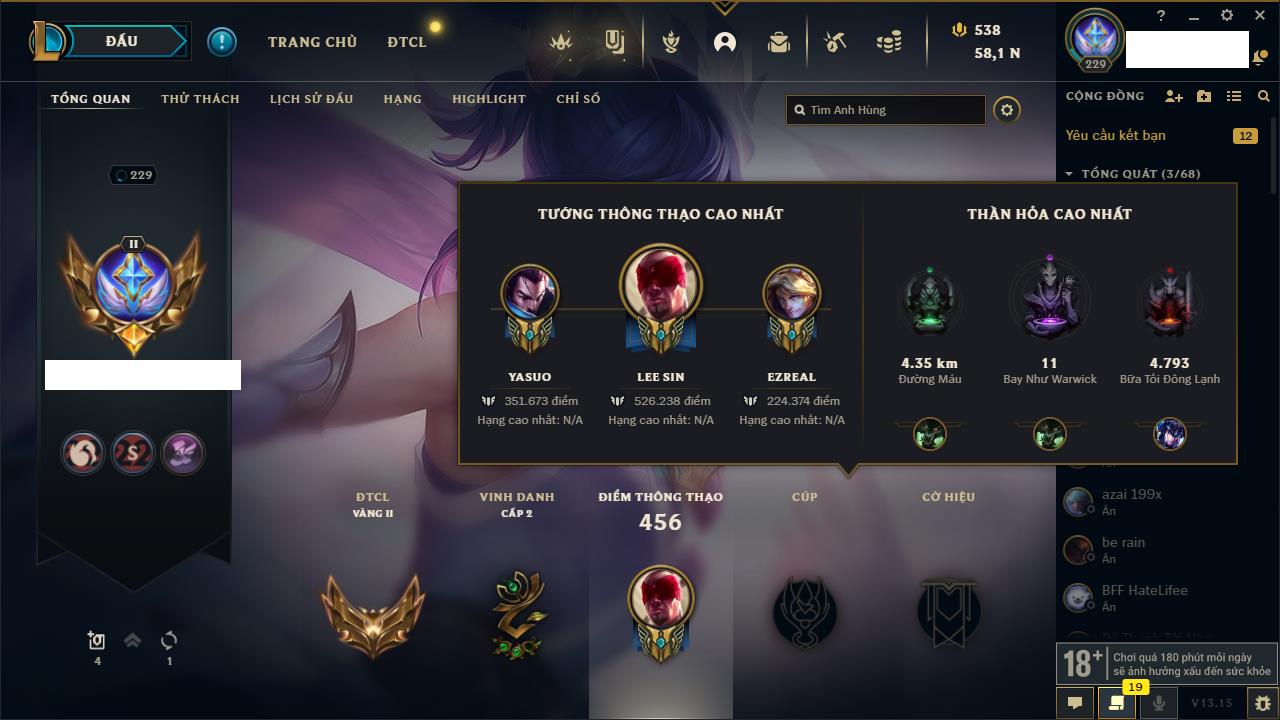
Task: Show the CHỈ SỐ tab
Action: [x=578, y=99]
